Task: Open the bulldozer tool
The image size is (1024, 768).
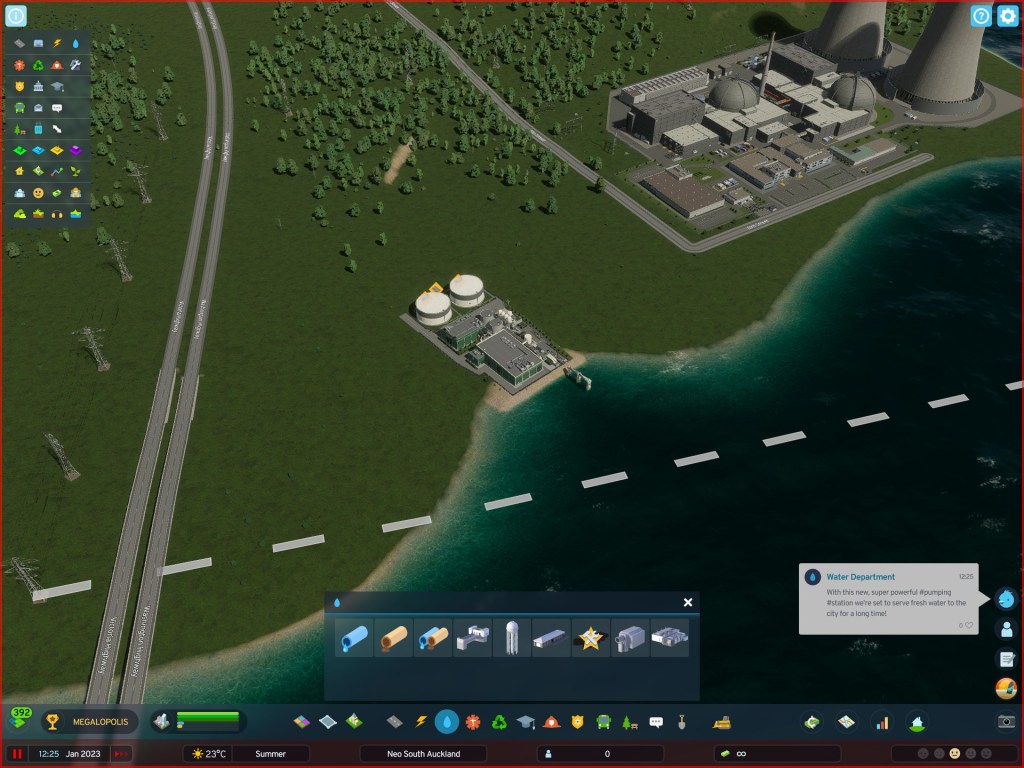Action: click(719, 721)
